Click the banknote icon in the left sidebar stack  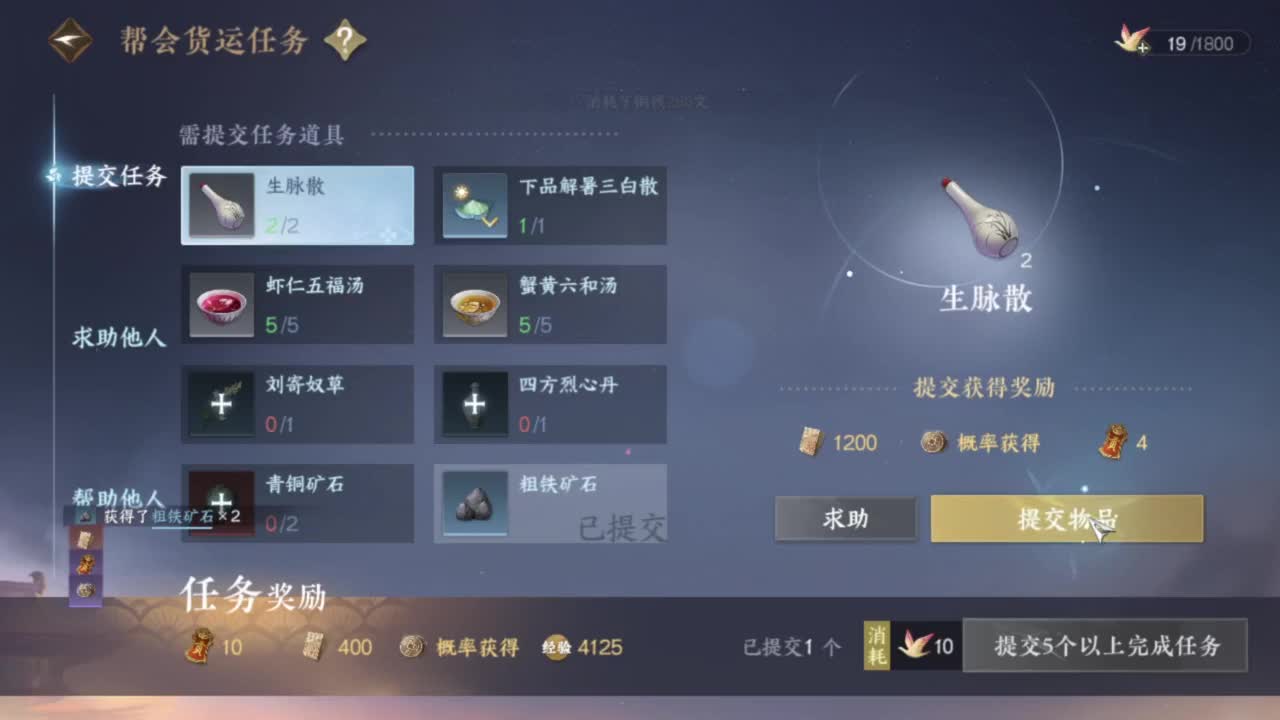click(x=84, y=540)
